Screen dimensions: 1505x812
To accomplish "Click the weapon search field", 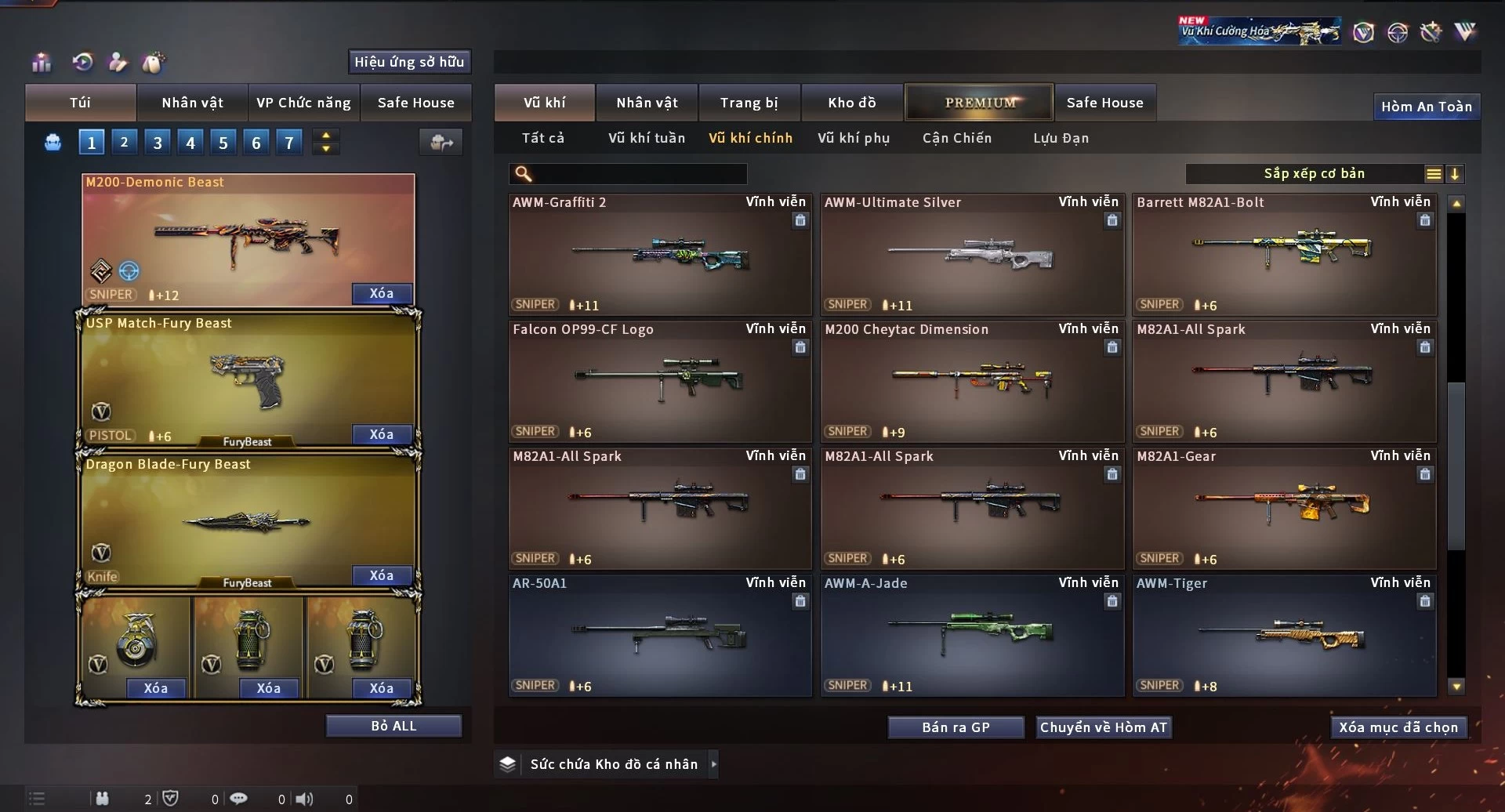I will (x=639, y=174).
